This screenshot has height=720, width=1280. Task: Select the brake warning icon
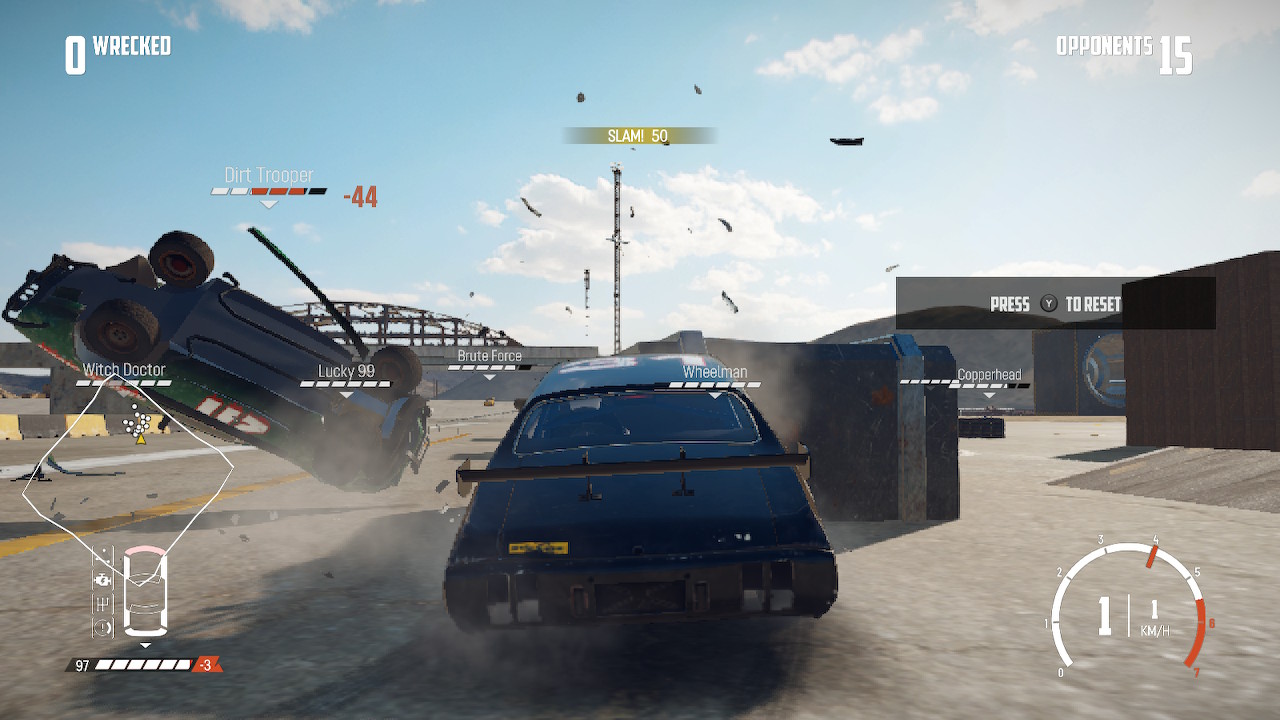click(x=102, y=626)
